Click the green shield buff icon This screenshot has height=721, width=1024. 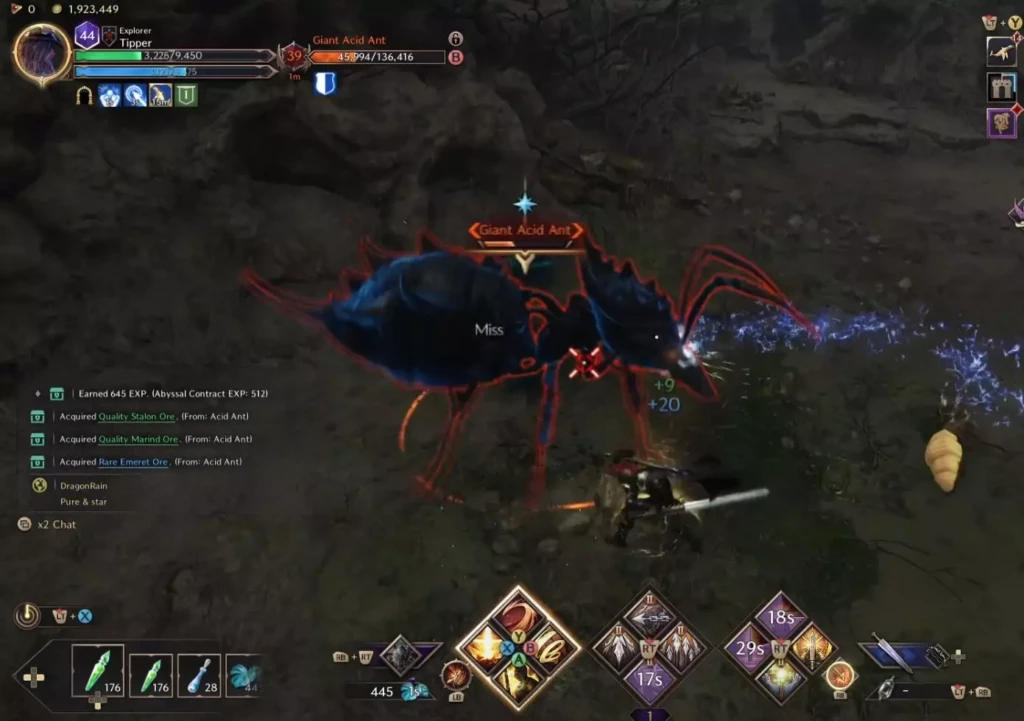click(186, 95)
